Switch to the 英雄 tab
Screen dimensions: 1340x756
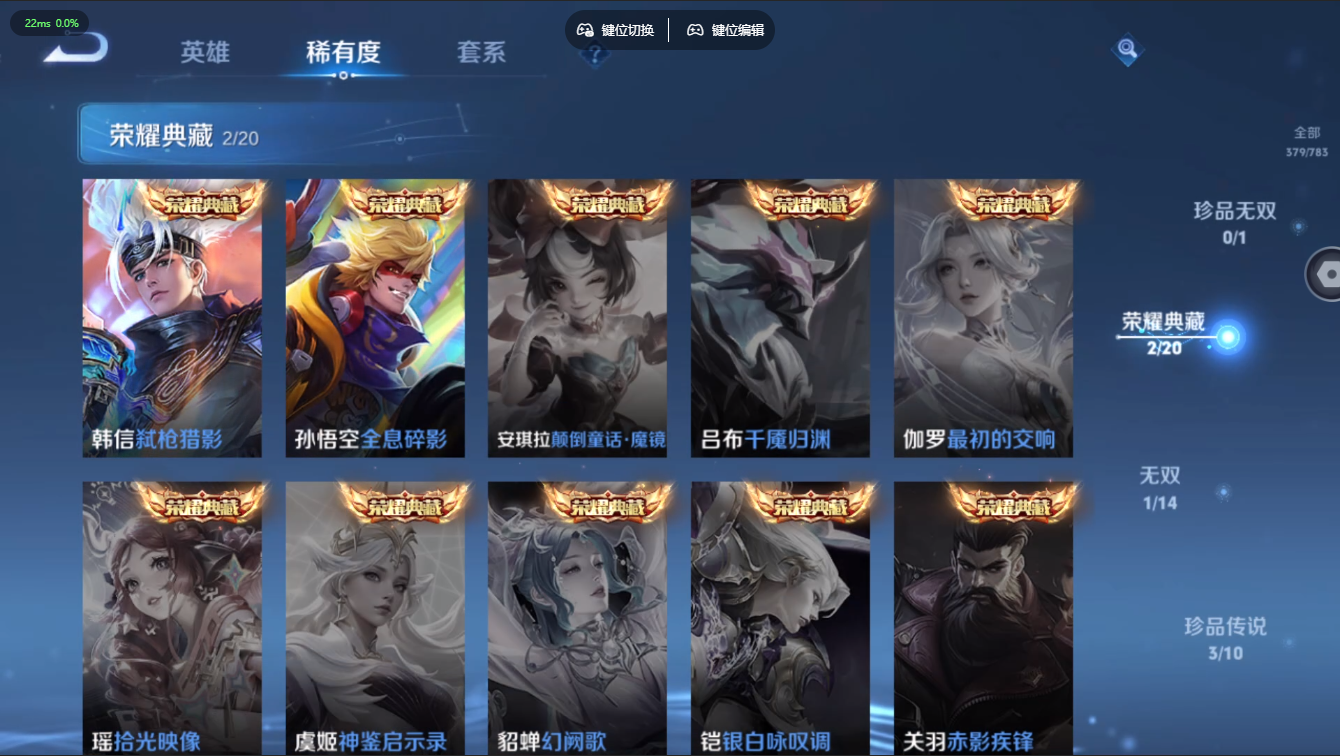[203, 54]
